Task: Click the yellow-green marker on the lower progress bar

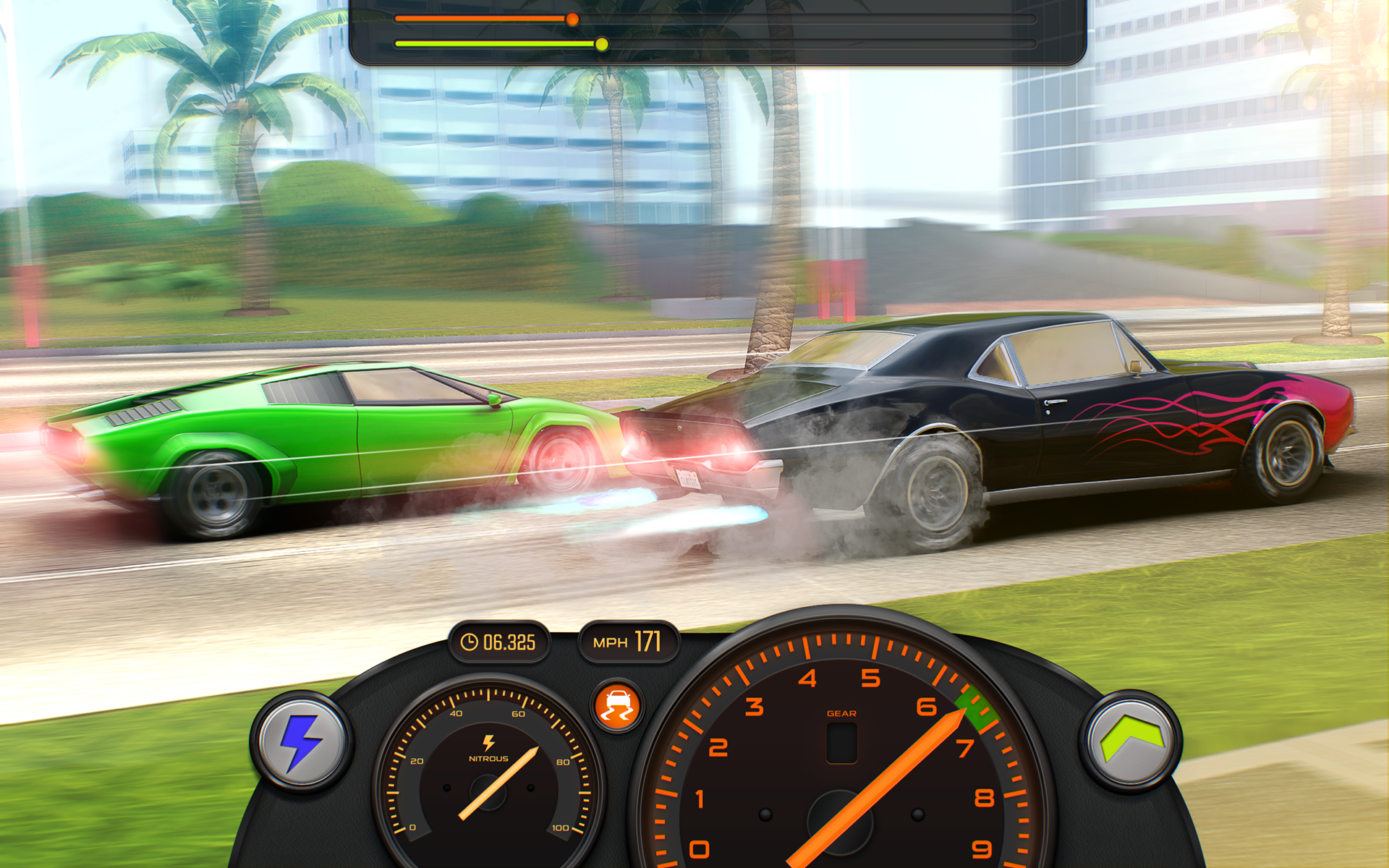Action: pos(603,45)
